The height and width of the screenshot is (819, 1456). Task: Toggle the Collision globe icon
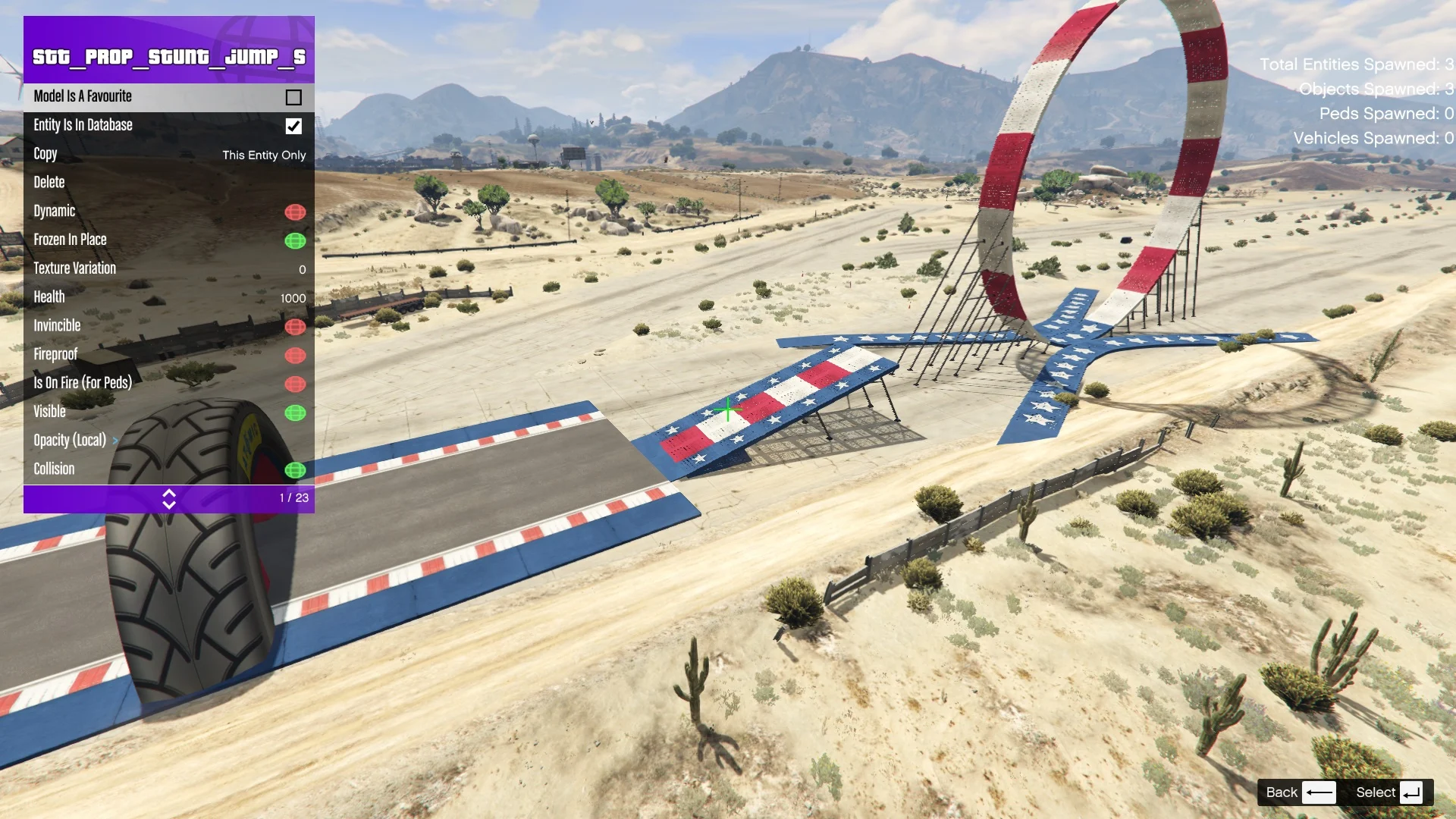point(296,470)
